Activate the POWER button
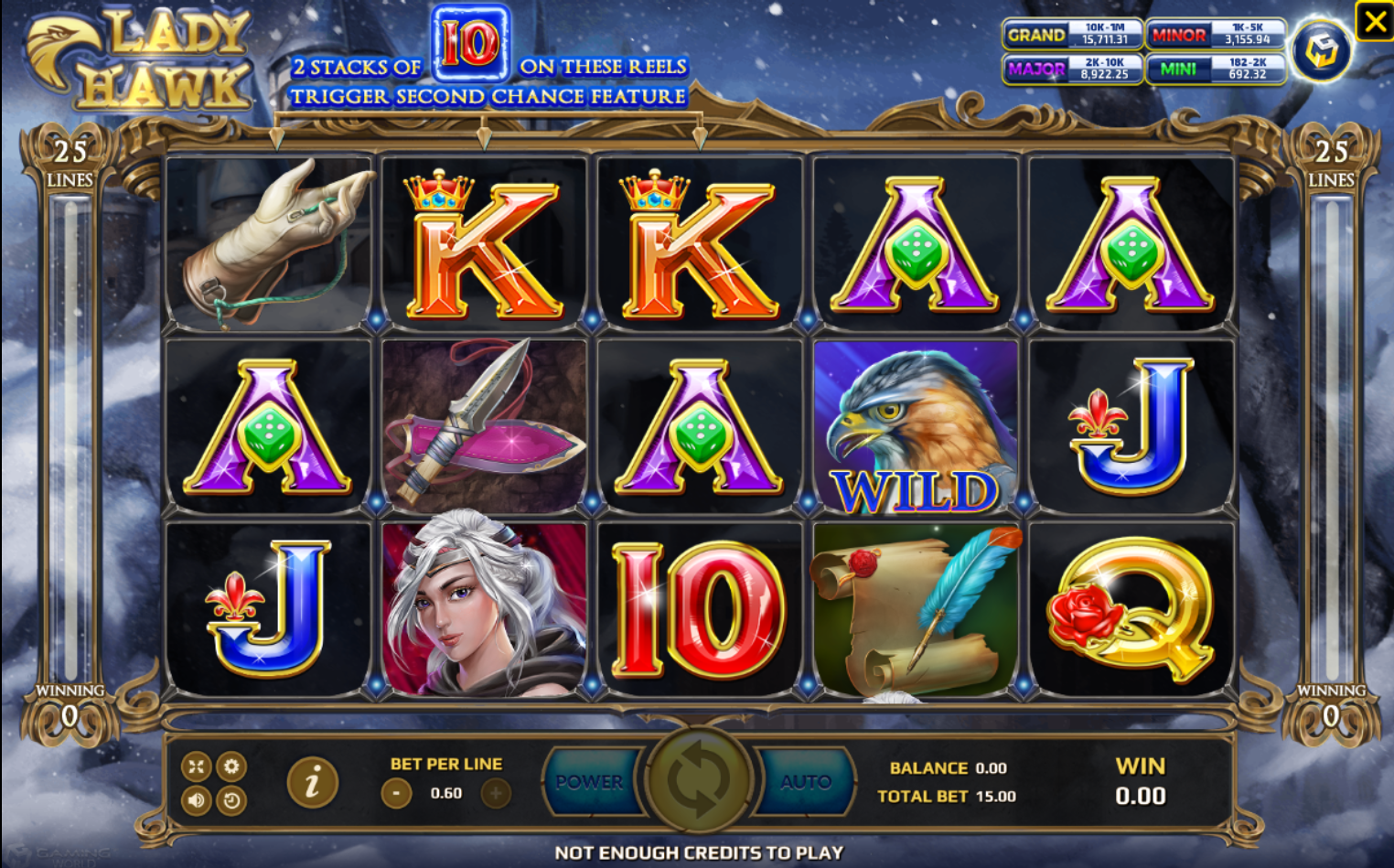The image size is (1394, 868). [590, 782]
